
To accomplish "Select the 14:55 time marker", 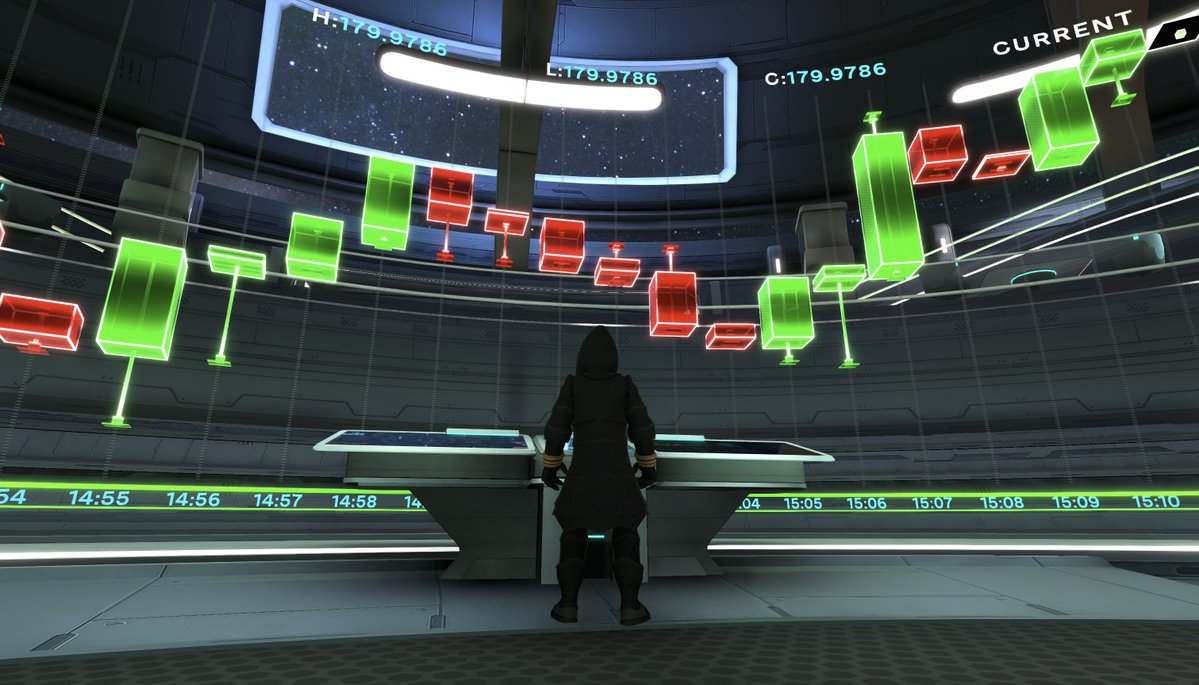I will tap(98, 498).
